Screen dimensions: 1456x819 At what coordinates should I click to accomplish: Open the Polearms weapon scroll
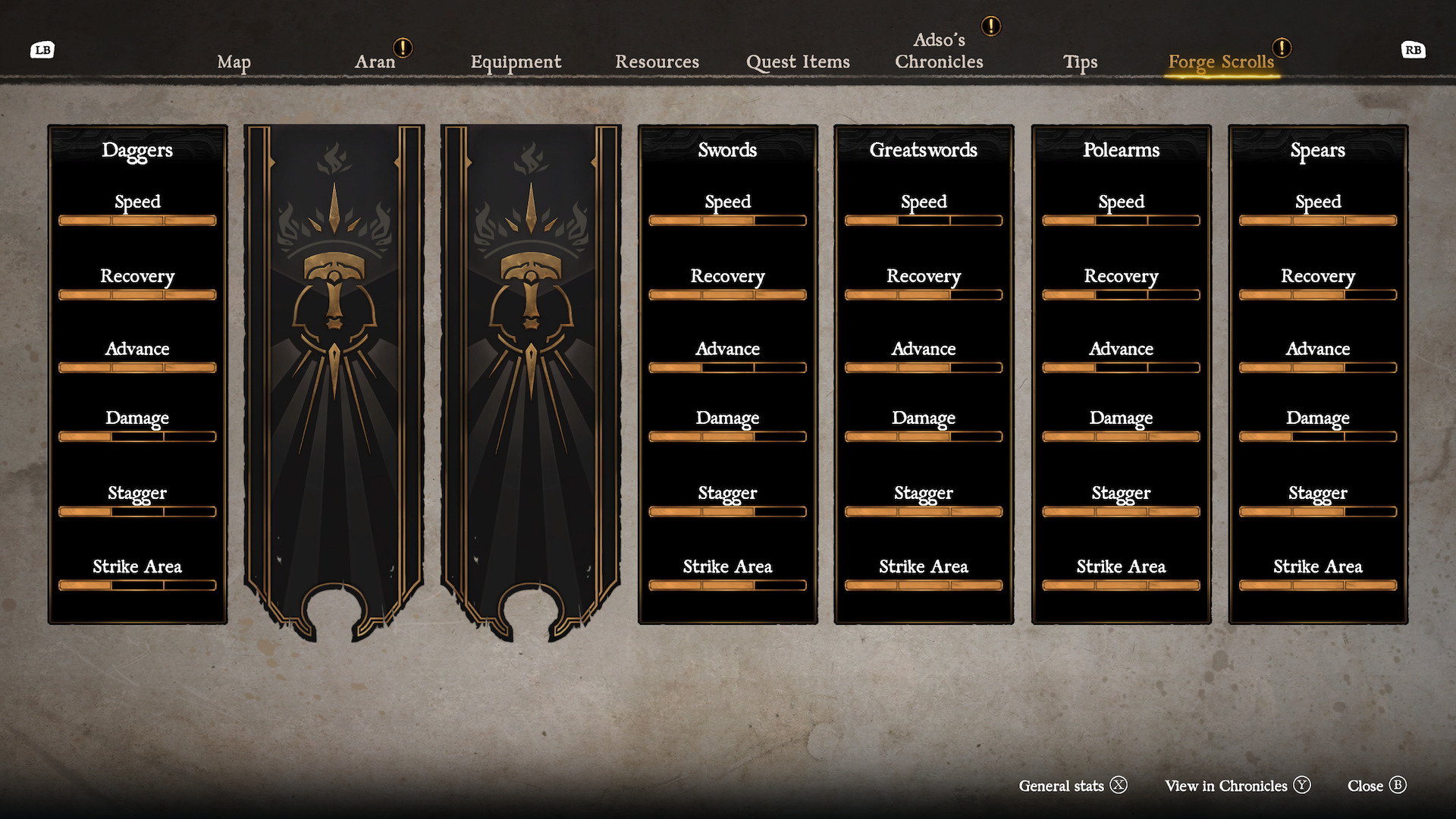point(1121,375)
